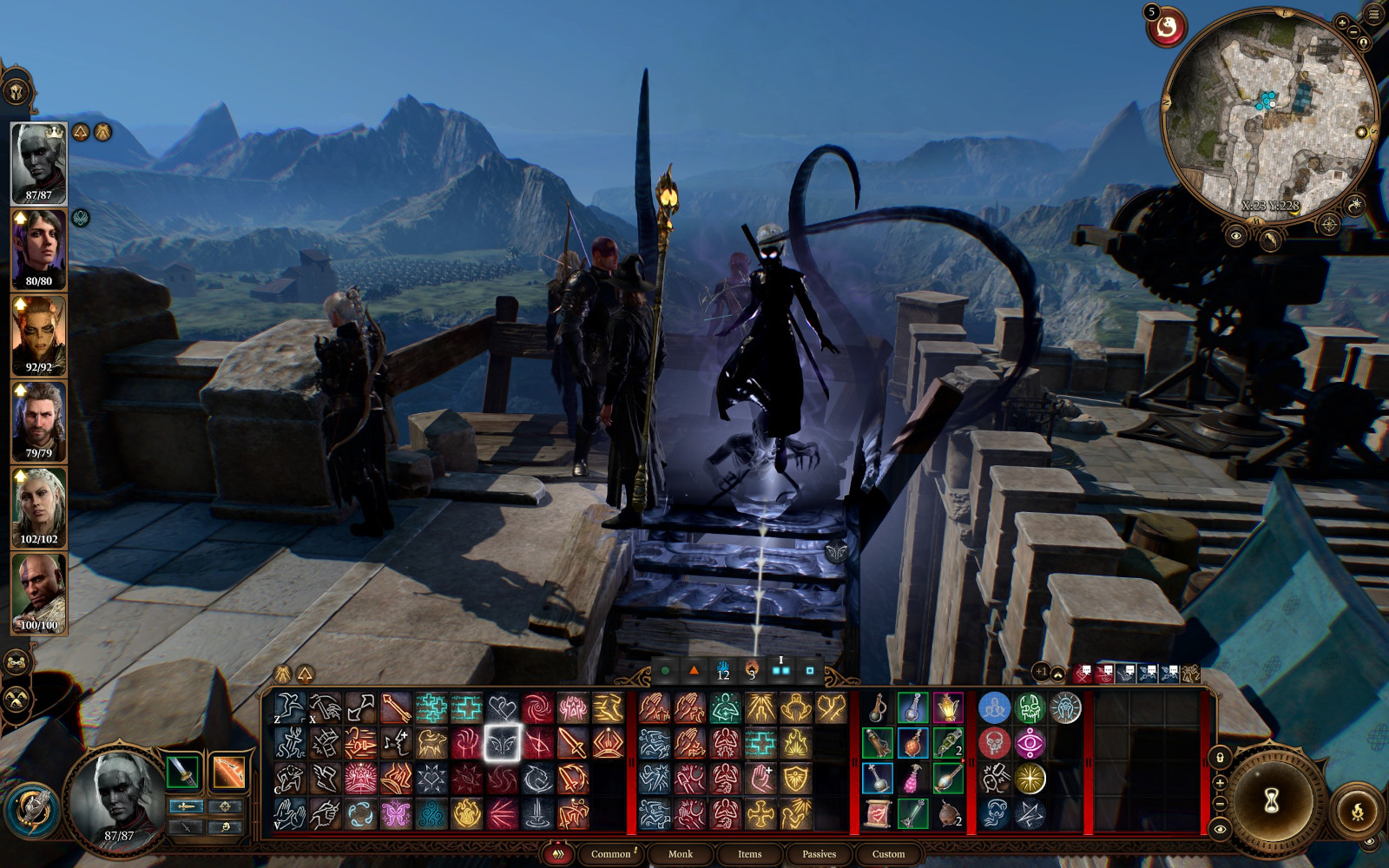Image resolution: width=1389 pixels, height=868 pixels.
Task: Use the yellow flame spell icon
Action: coord(467,814)
